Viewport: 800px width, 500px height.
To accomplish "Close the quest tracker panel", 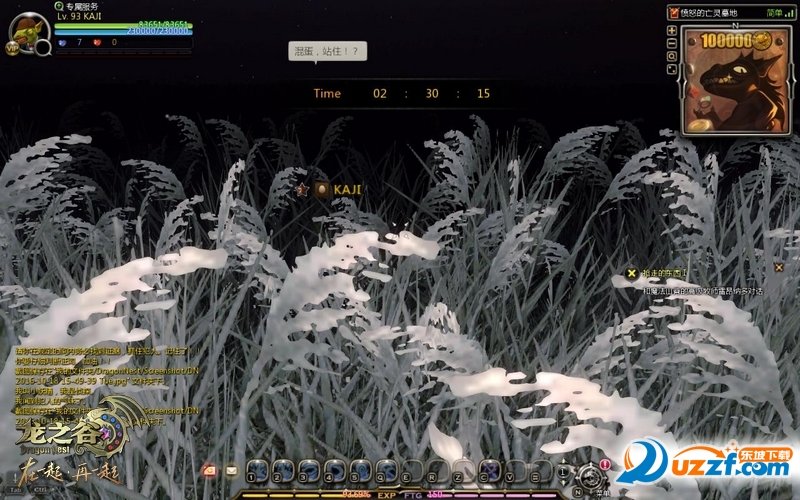I will 779,267.
